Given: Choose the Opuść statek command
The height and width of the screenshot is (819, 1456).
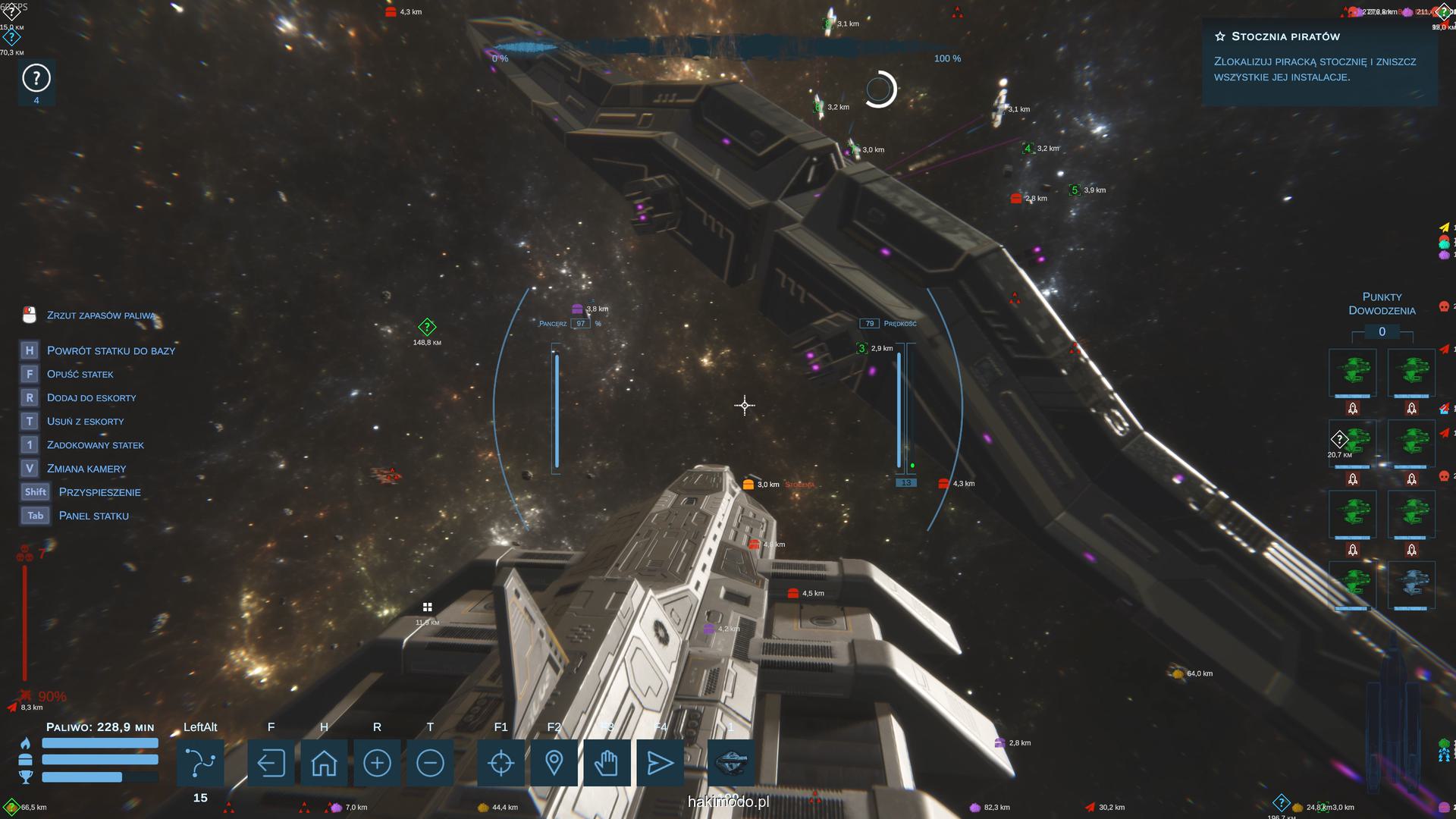Looking at the screenshot, I should coord(80,374).
